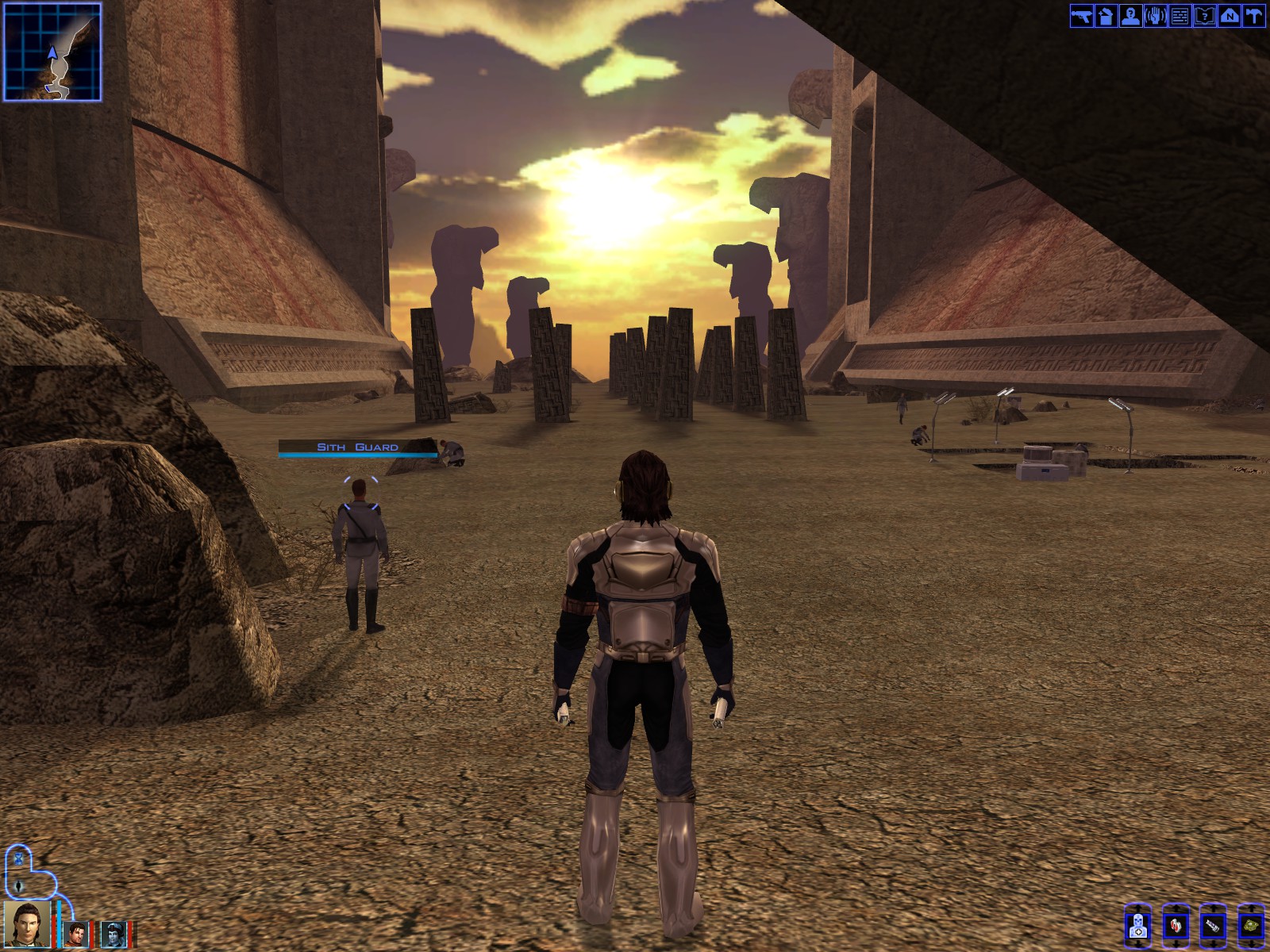Click the minimap in the corner
1270x952 pixels.
(x=52, y=52)
